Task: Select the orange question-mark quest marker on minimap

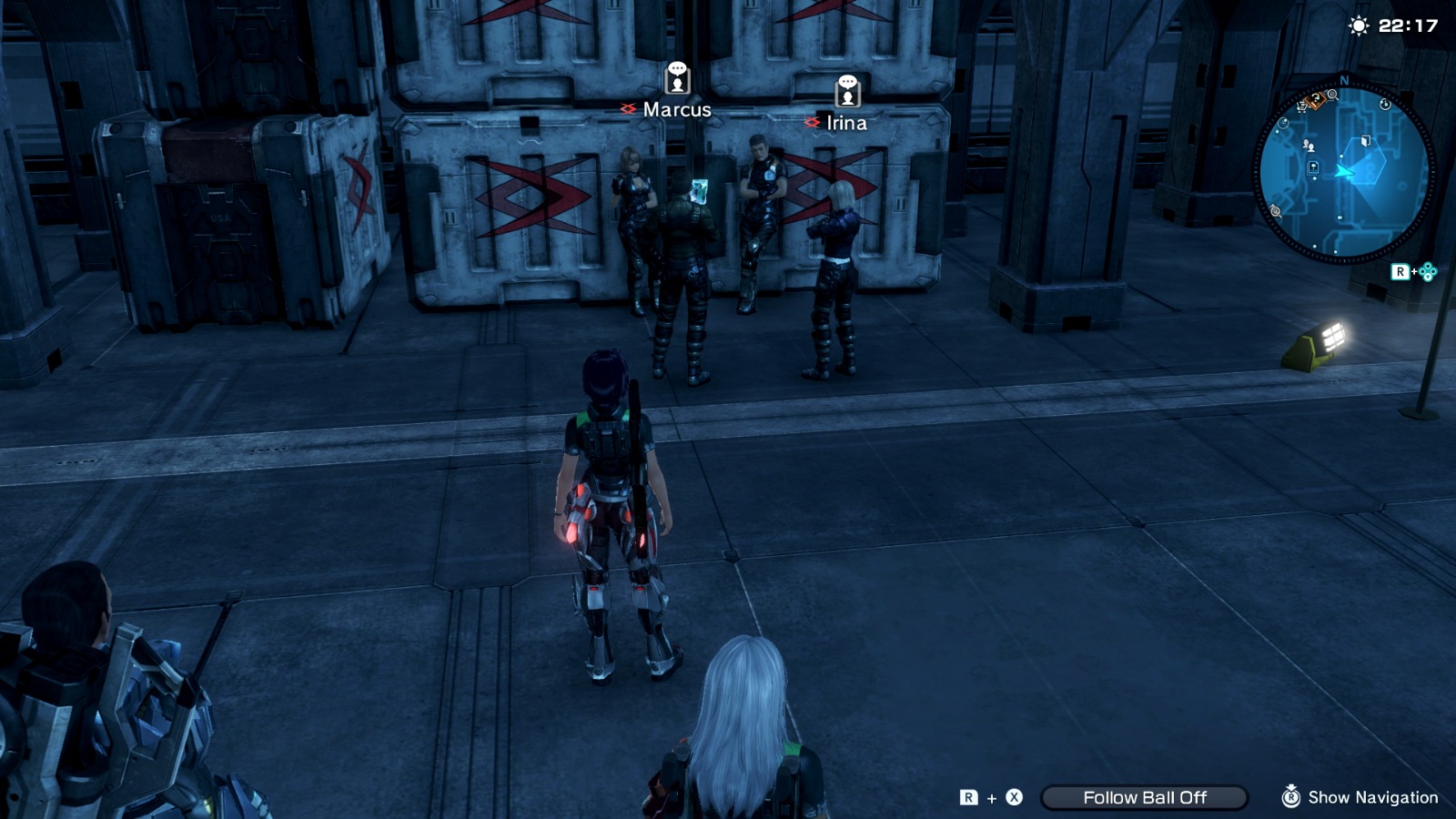Action: (1314, 100)
